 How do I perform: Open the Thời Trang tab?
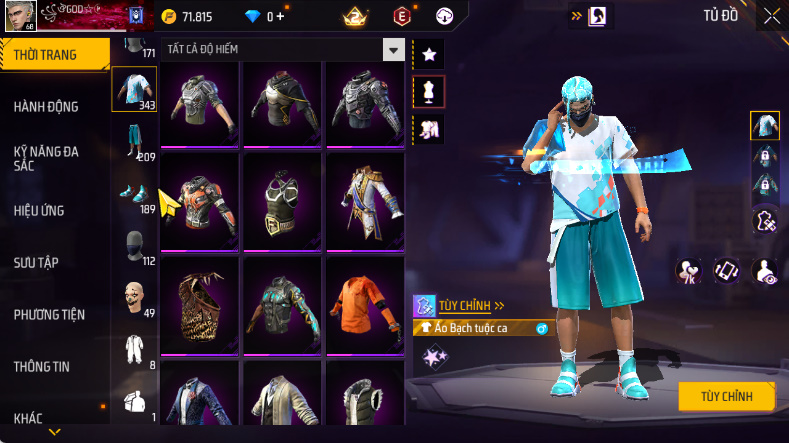[46, 55]
